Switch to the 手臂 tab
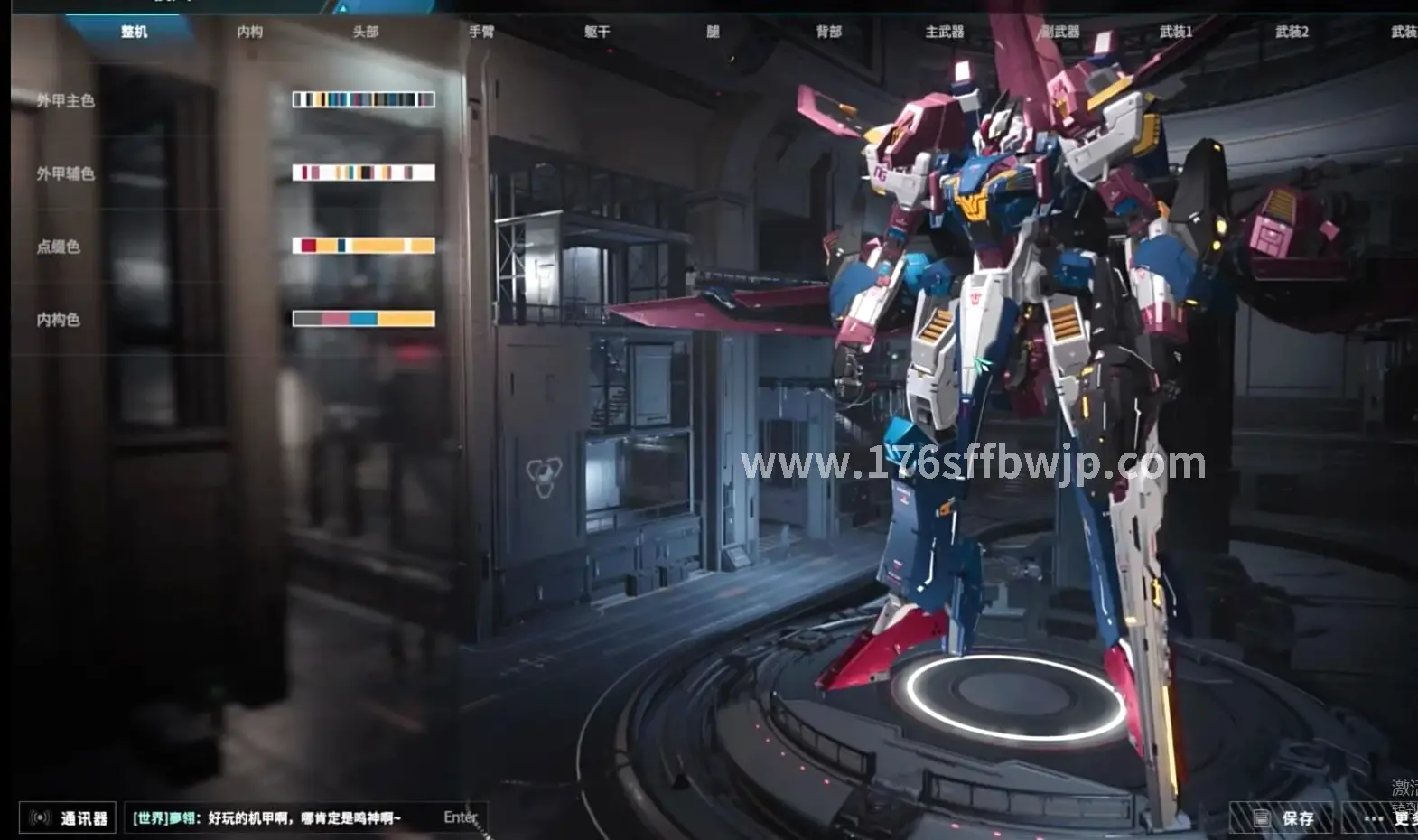1418x840 pixels. [481, 32]
